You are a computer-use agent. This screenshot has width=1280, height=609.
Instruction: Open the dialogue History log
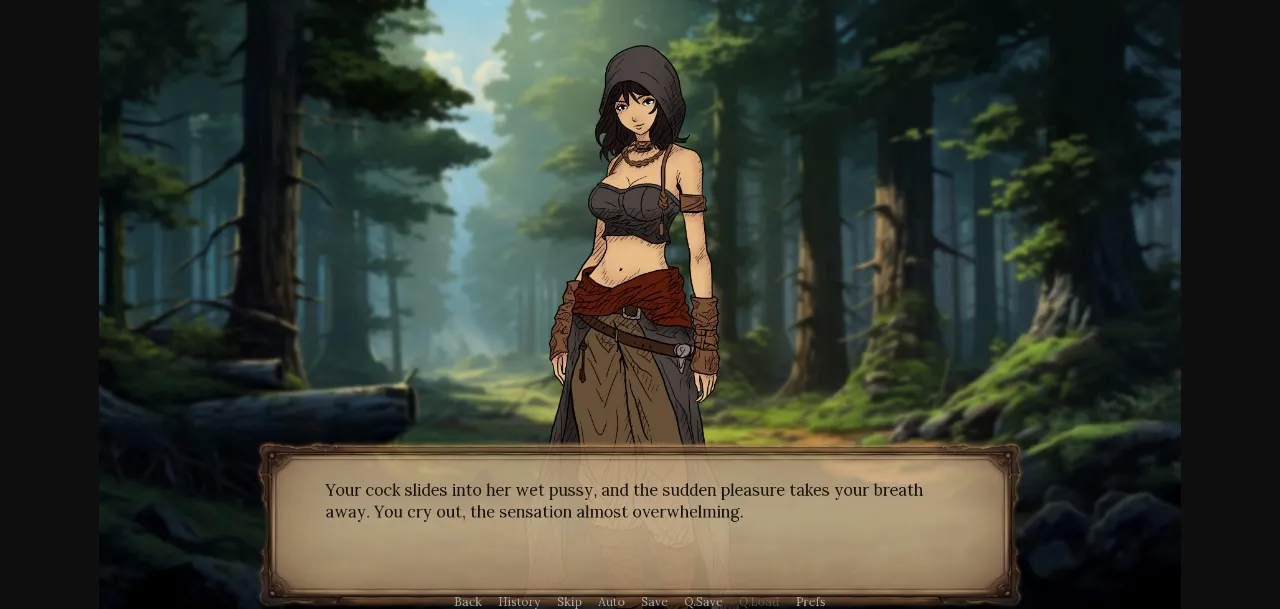tap(519, 602)
